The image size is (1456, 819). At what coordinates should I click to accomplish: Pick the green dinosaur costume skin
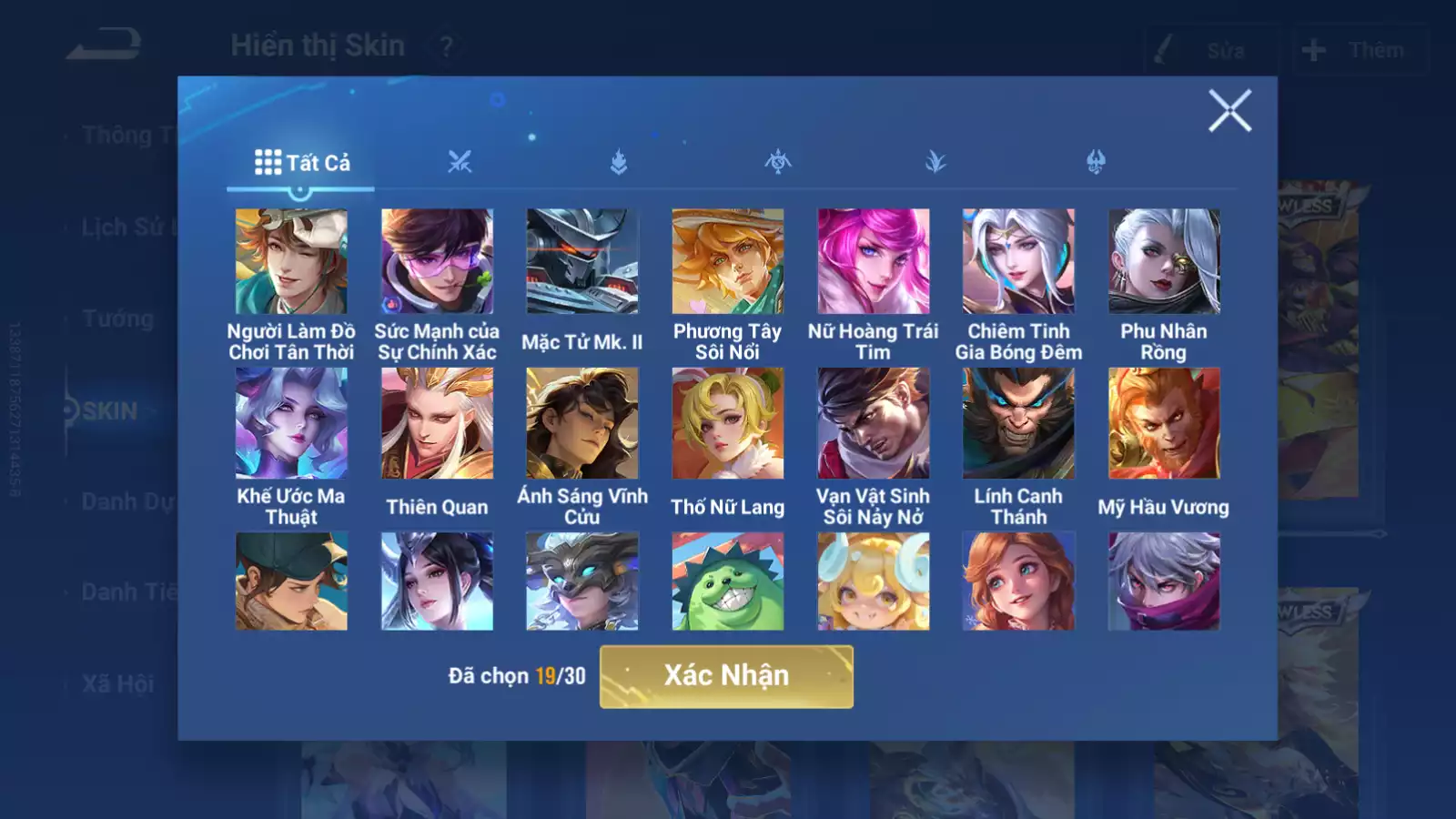pos(728,581)
